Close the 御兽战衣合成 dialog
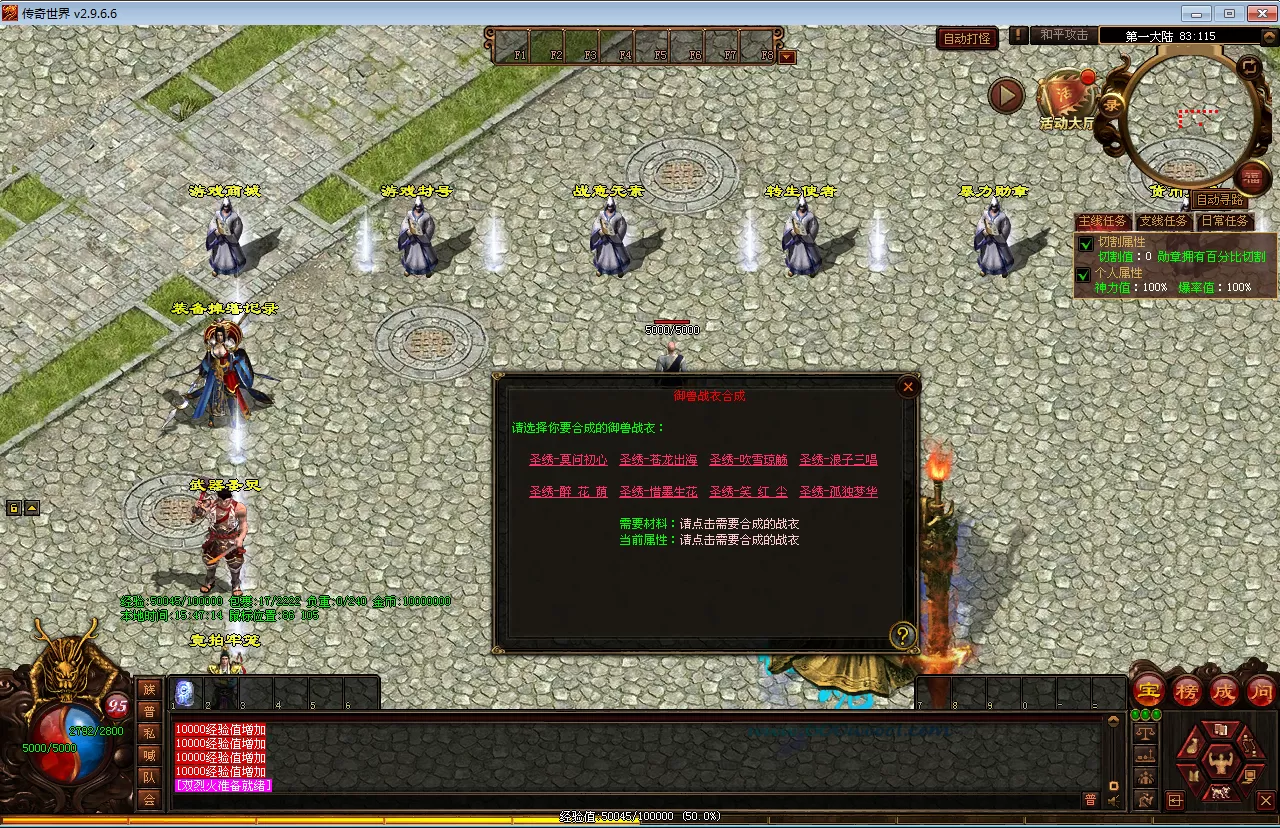Image resolution: width=1280 pixels, height=828 pixels. pyautogui.click(x=908, y=387)
